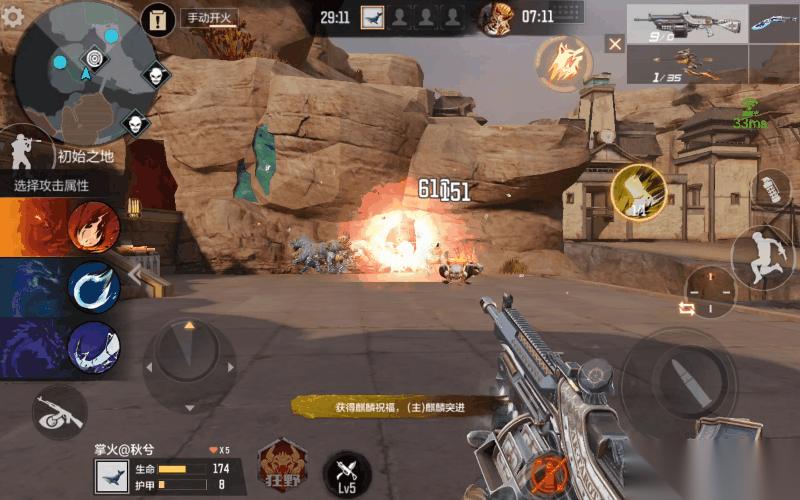Tap the jump button
The width and height of the screenshot is (800, 500).
(x=763, y=256)
